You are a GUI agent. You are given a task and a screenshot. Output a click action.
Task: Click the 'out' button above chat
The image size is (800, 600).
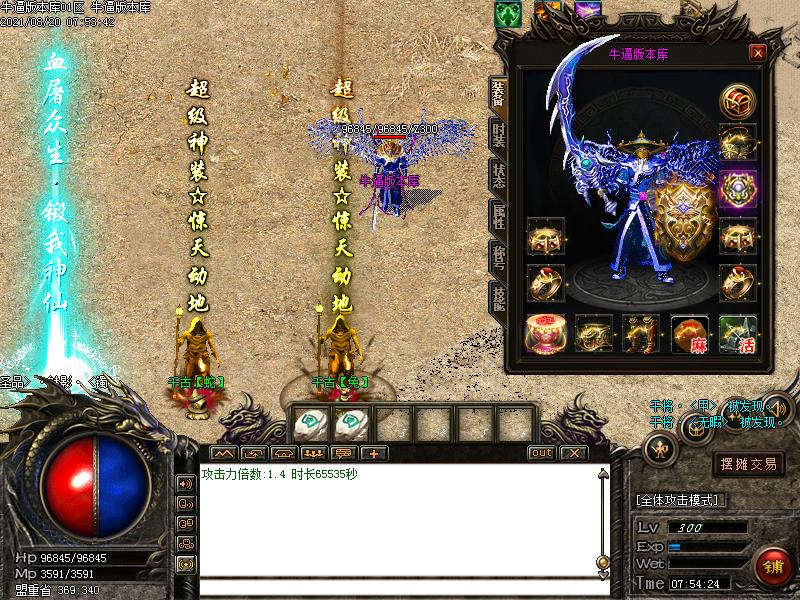point(540,453)
